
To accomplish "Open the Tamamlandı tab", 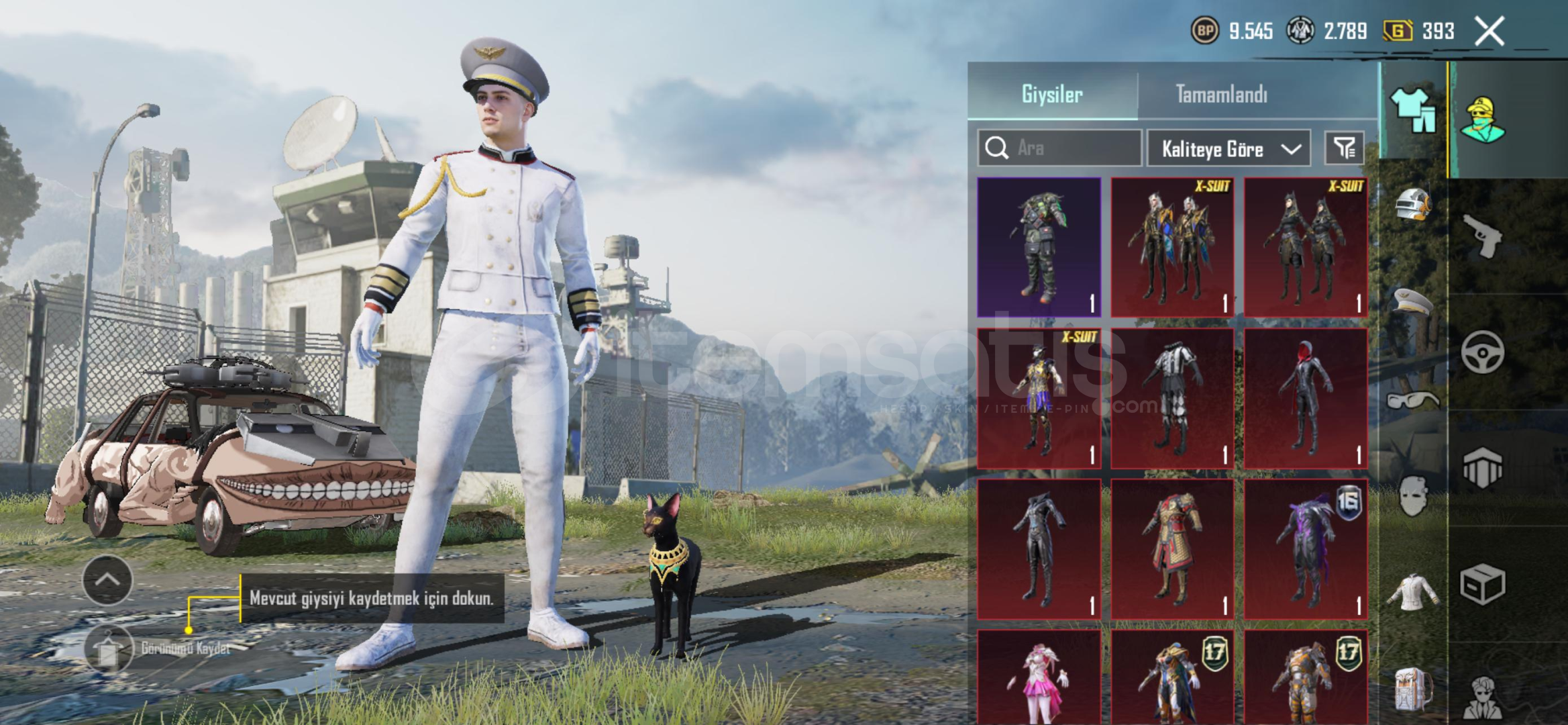I will point(1221,94).
